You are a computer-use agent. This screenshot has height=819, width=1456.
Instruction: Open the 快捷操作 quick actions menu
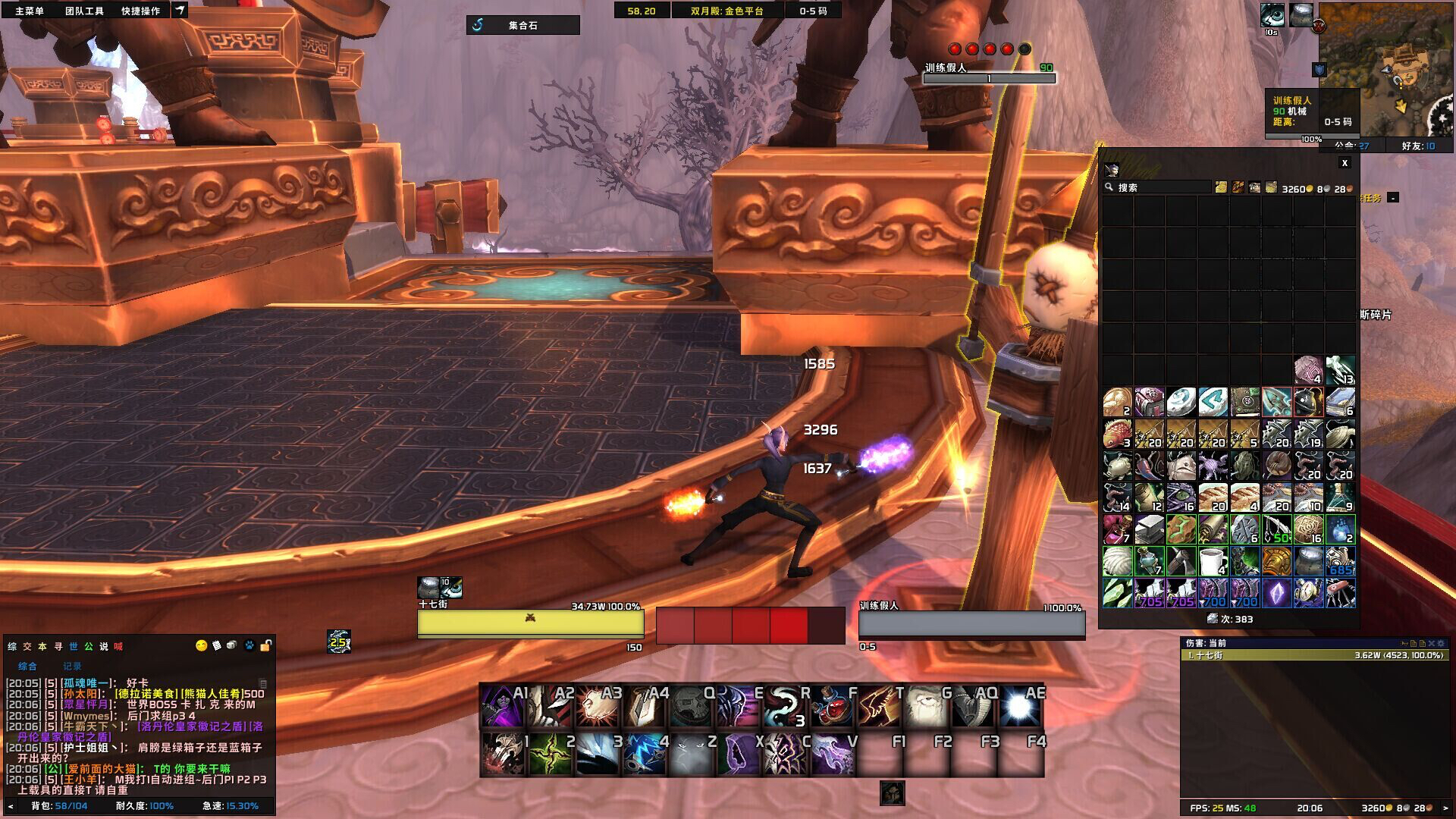[x=140, y=11]
